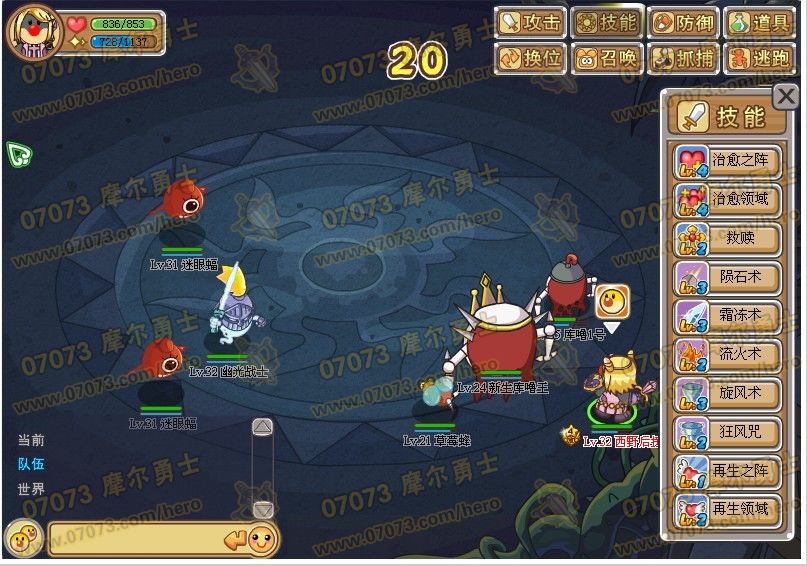Pick the 陨石术 meteor skill
Image resolution: width=807 pixels, height=566 pixels.
[728, 277]
